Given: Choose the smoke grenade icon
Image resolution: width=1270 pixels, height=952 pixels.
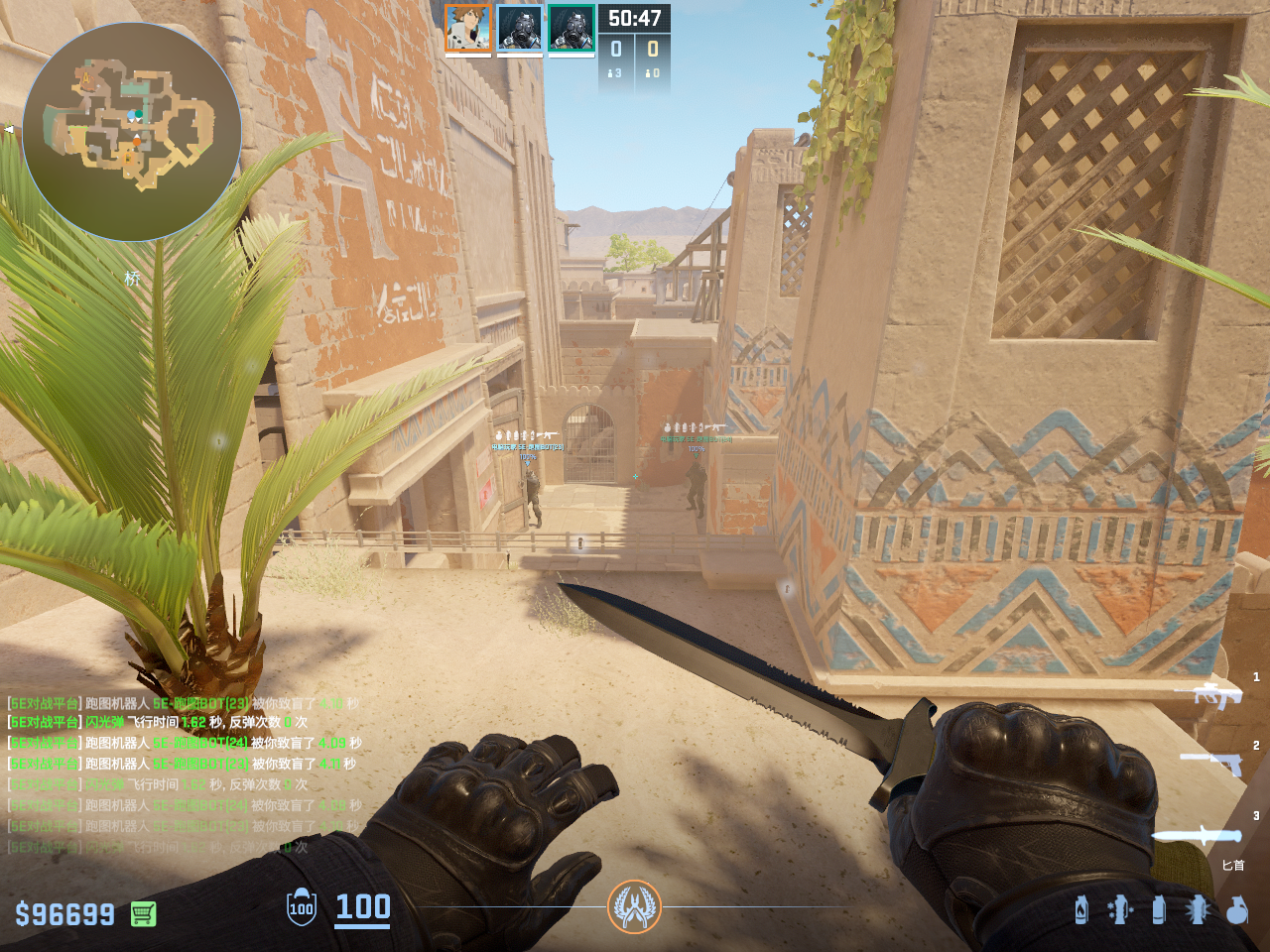Looking at the screenshot, I should [x=1158, y=909].
